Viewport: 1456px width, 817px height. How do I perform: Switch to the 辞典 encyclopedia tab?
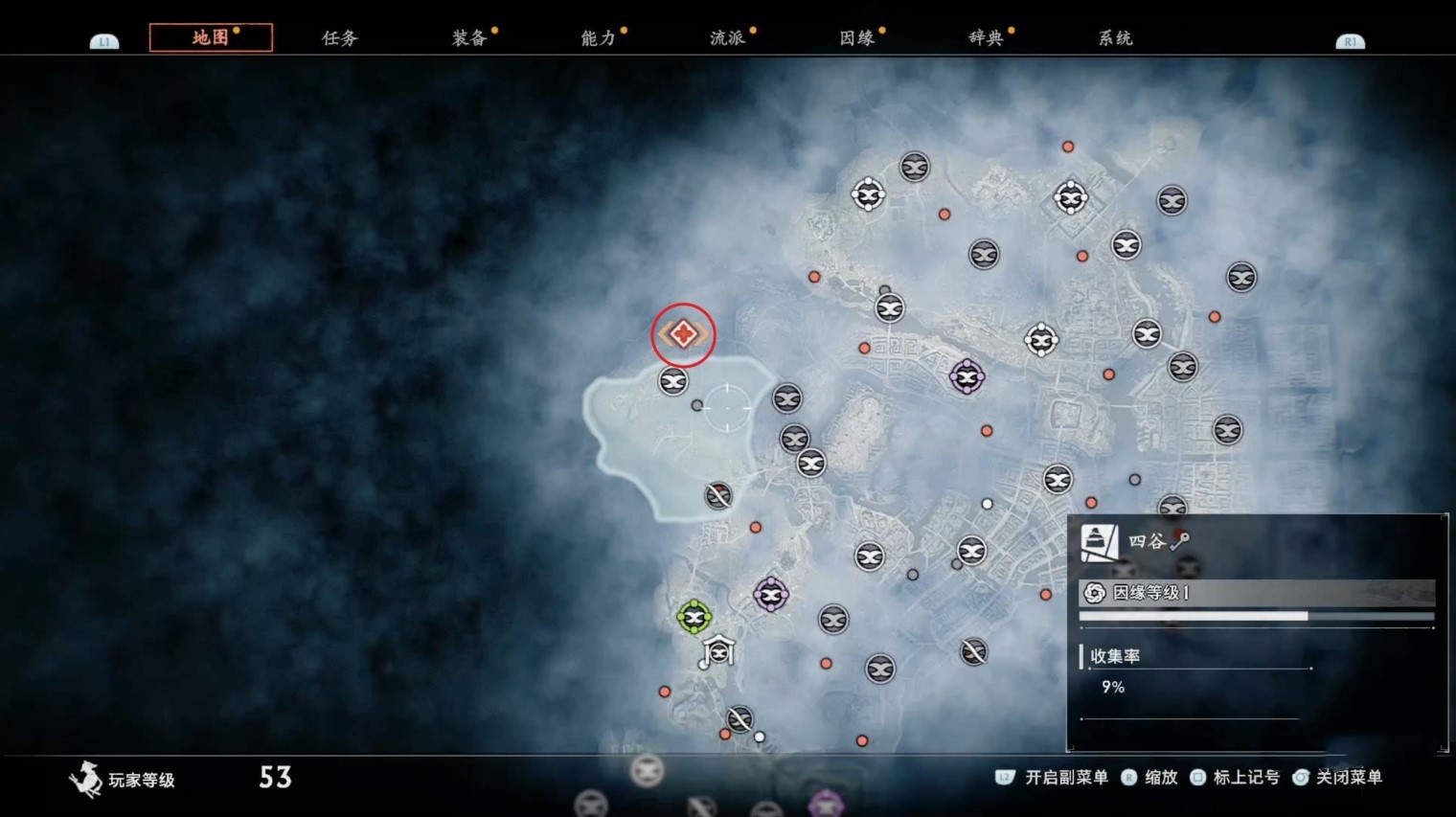click(986, 37)
